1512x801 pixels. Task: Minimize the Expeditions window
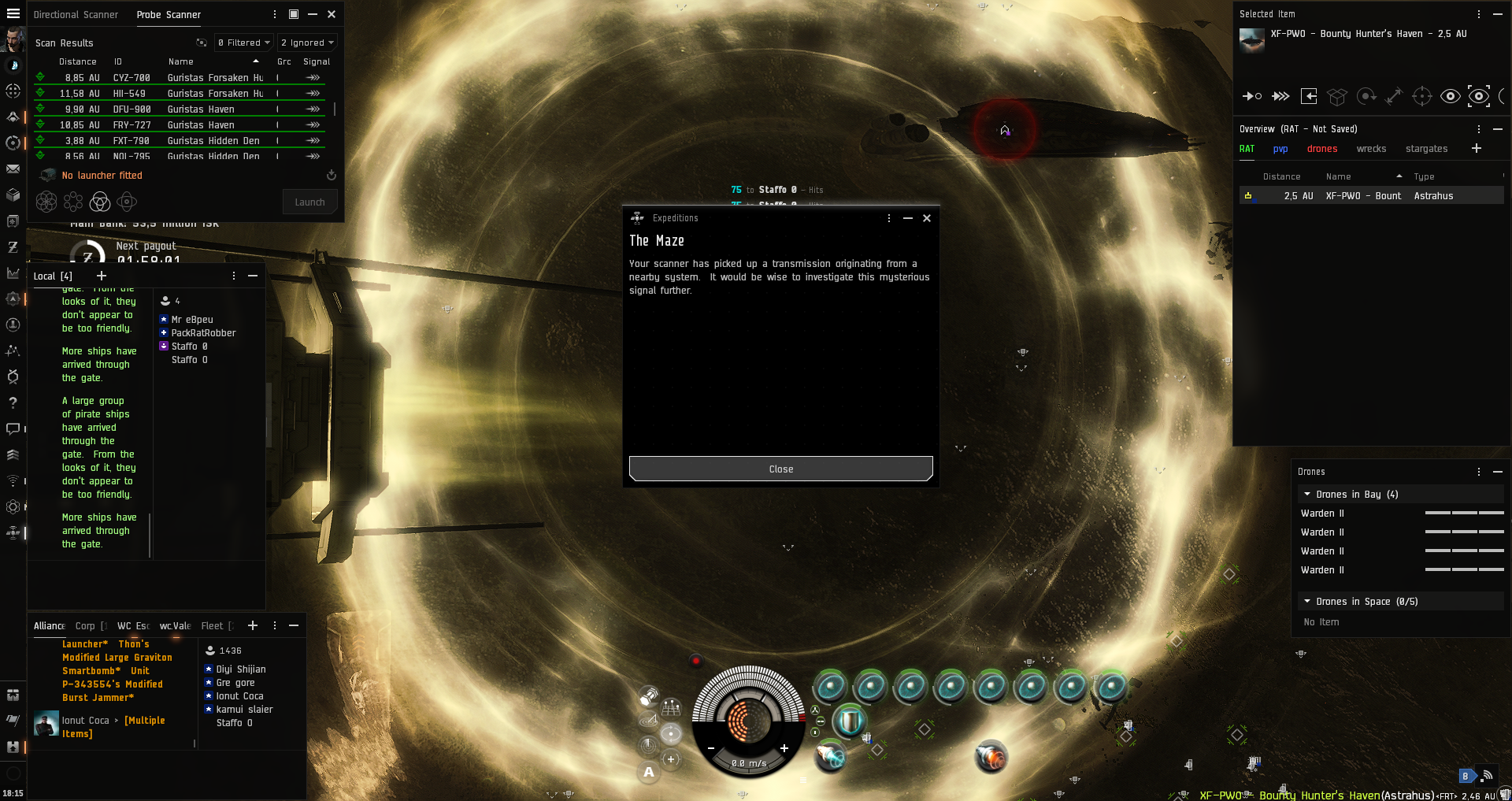[x=908, y=218]
